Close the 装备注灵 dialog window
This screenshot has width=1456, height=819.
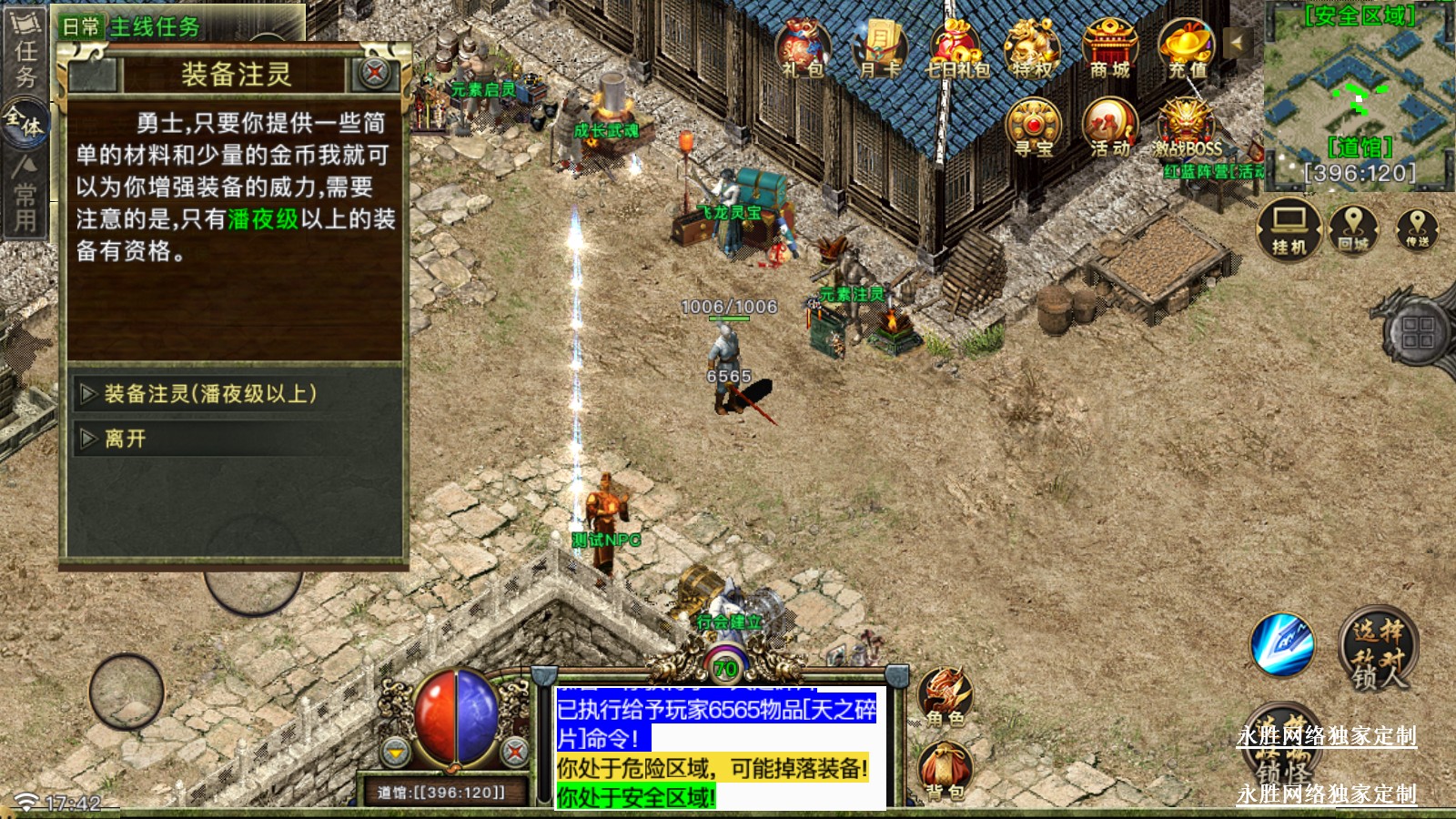point(374,72)
